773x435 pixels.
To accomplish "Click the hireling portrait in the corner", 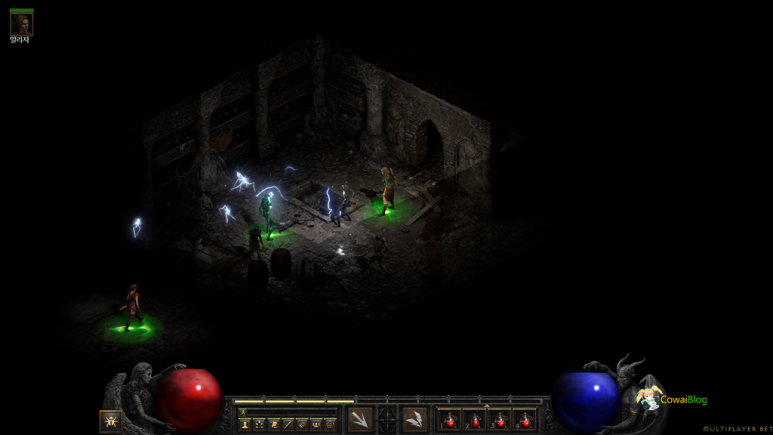I will tap(21, 23).
